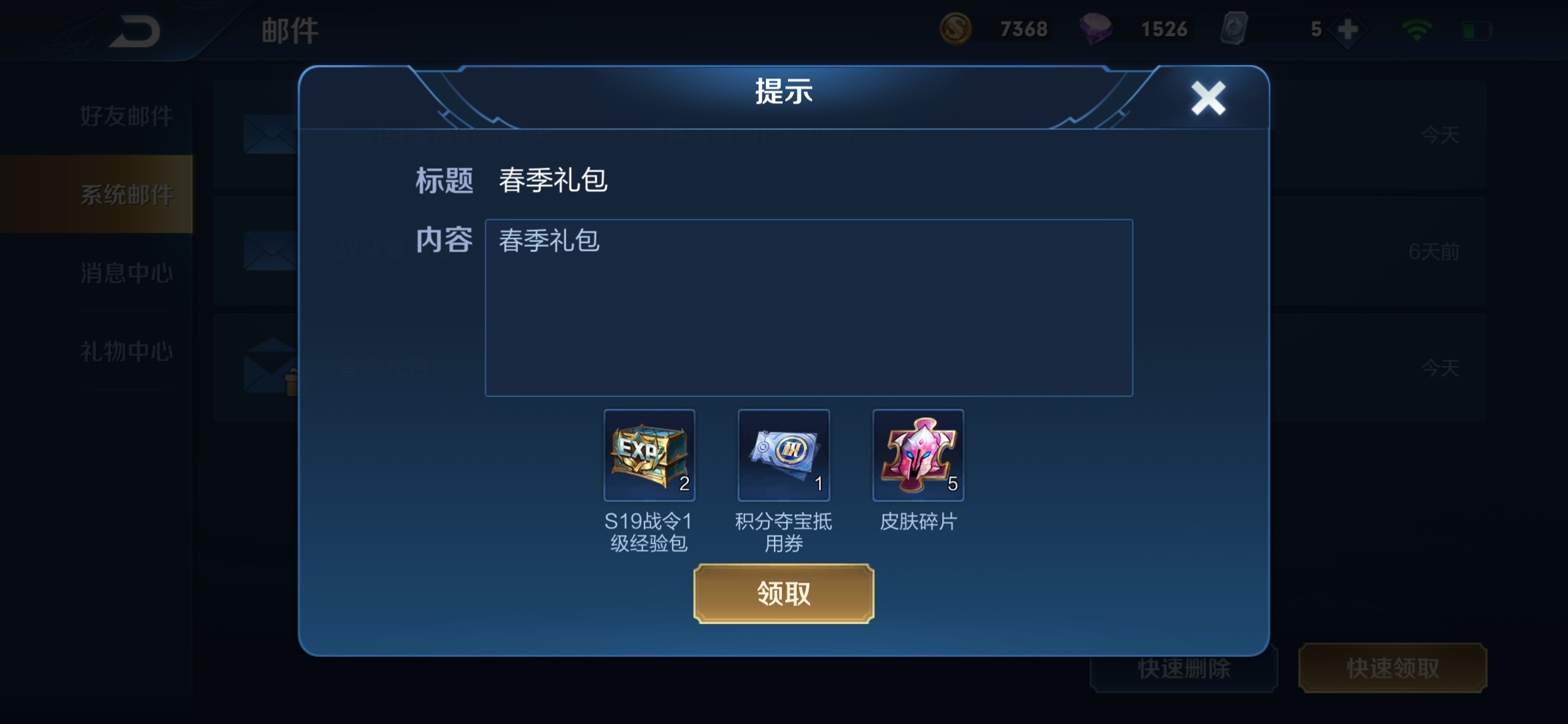1568x724 pixels.
Task: Open the S19 battle pass EXP chest icon
Action: 648,456
